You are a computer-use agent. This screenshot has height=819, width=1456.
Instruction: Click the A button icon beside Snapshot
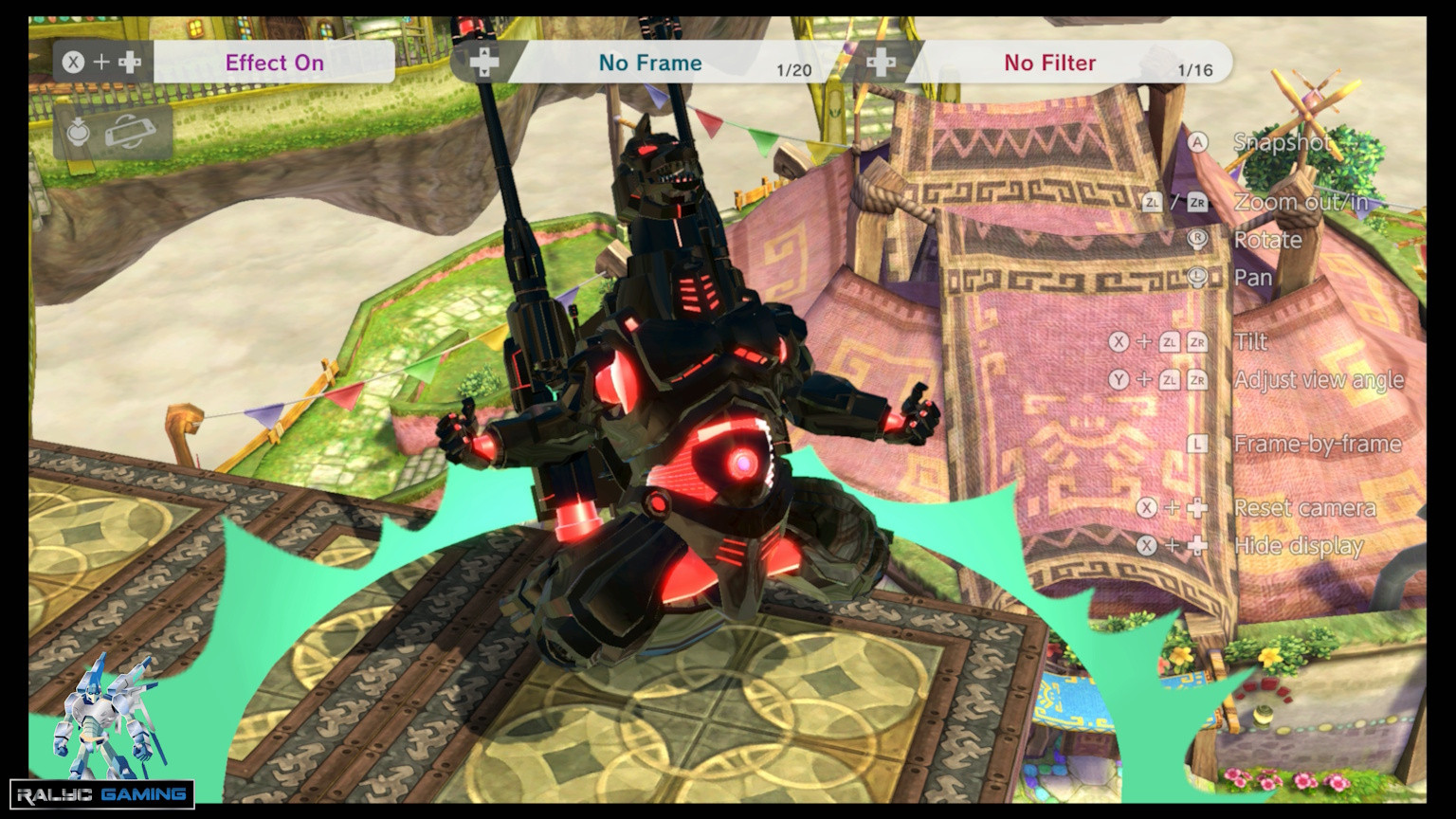click(1196, 143)
